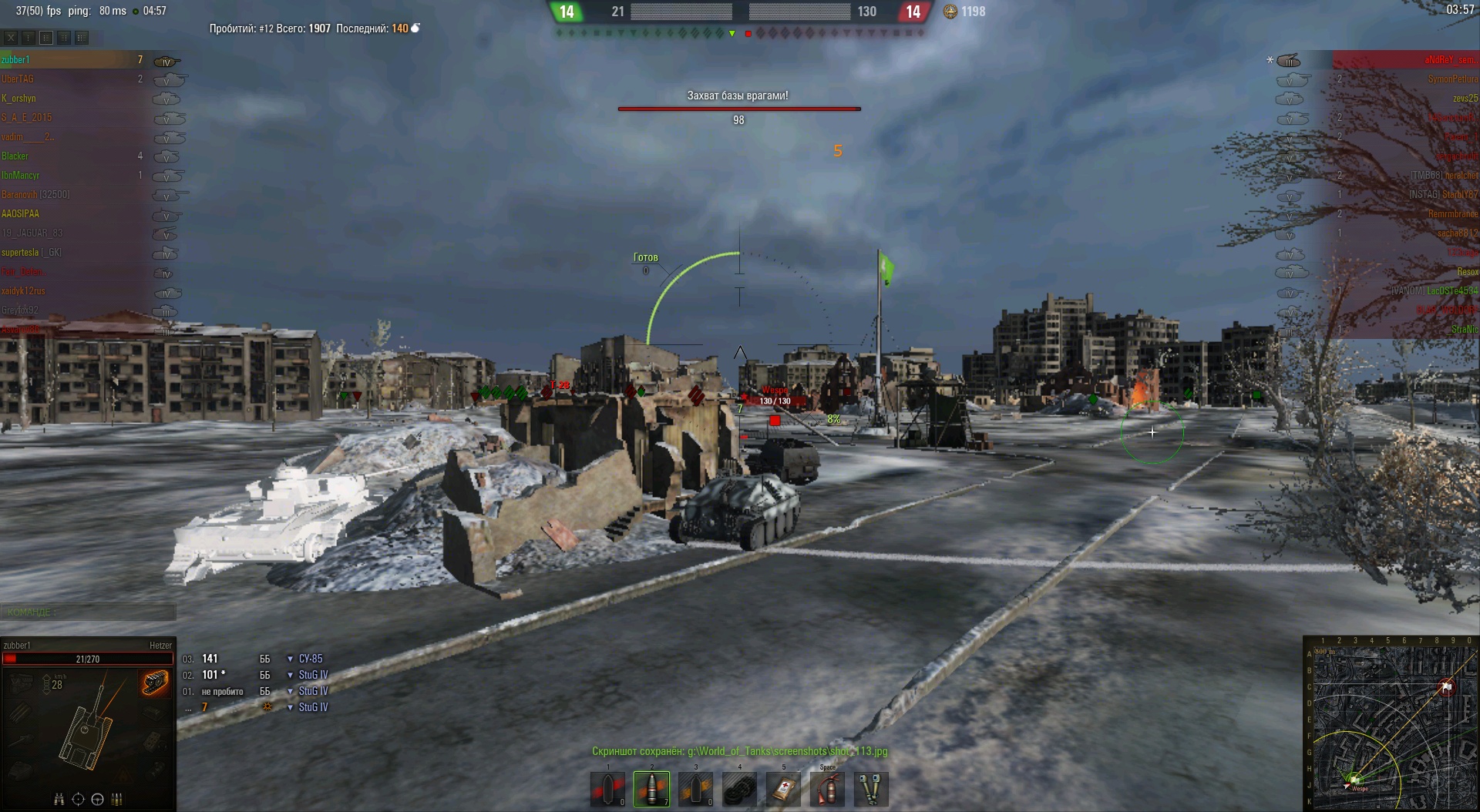Select player UberTAG in team list
This screenshot has width=1480, height=812.
point(18,79)
